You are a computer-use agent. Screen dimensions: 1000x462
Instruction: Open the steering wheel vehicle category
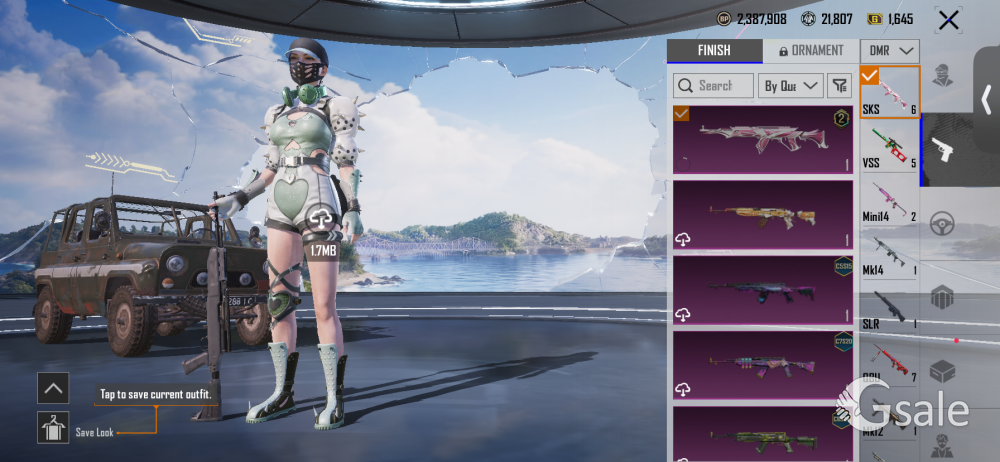point(943,224)
